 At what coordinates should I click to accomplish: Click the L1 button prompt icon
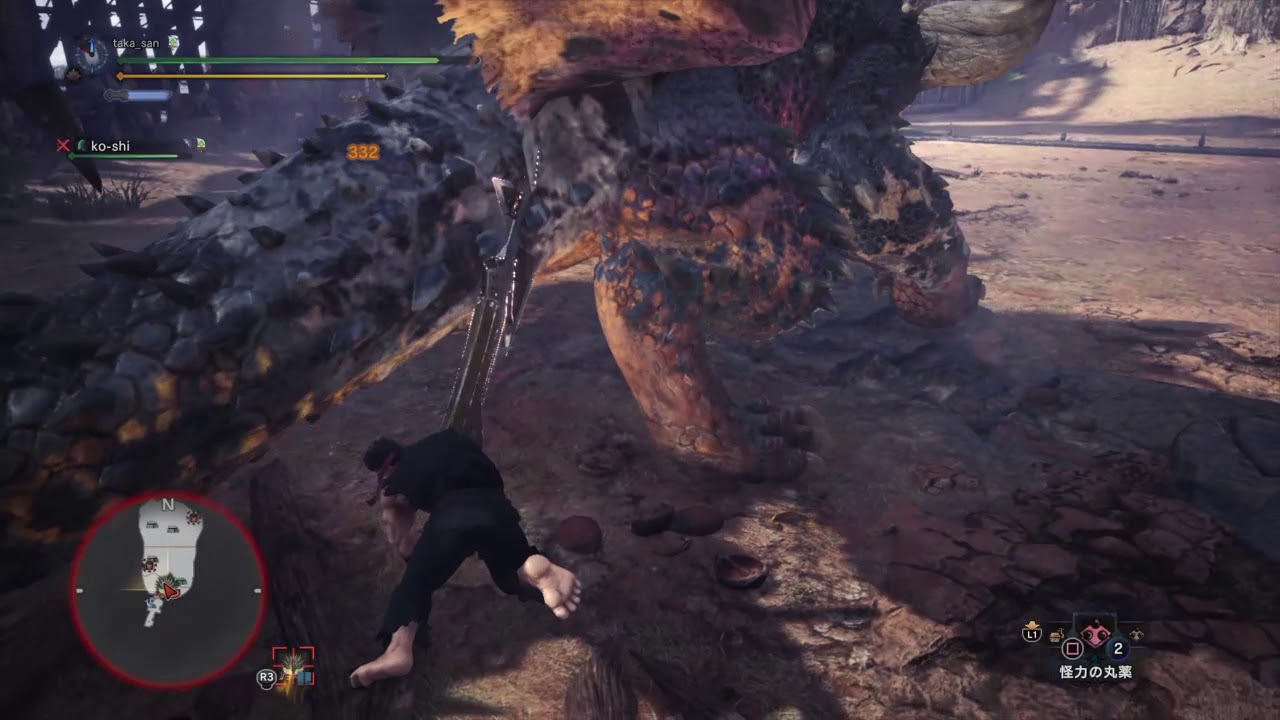click(1031, 634)
